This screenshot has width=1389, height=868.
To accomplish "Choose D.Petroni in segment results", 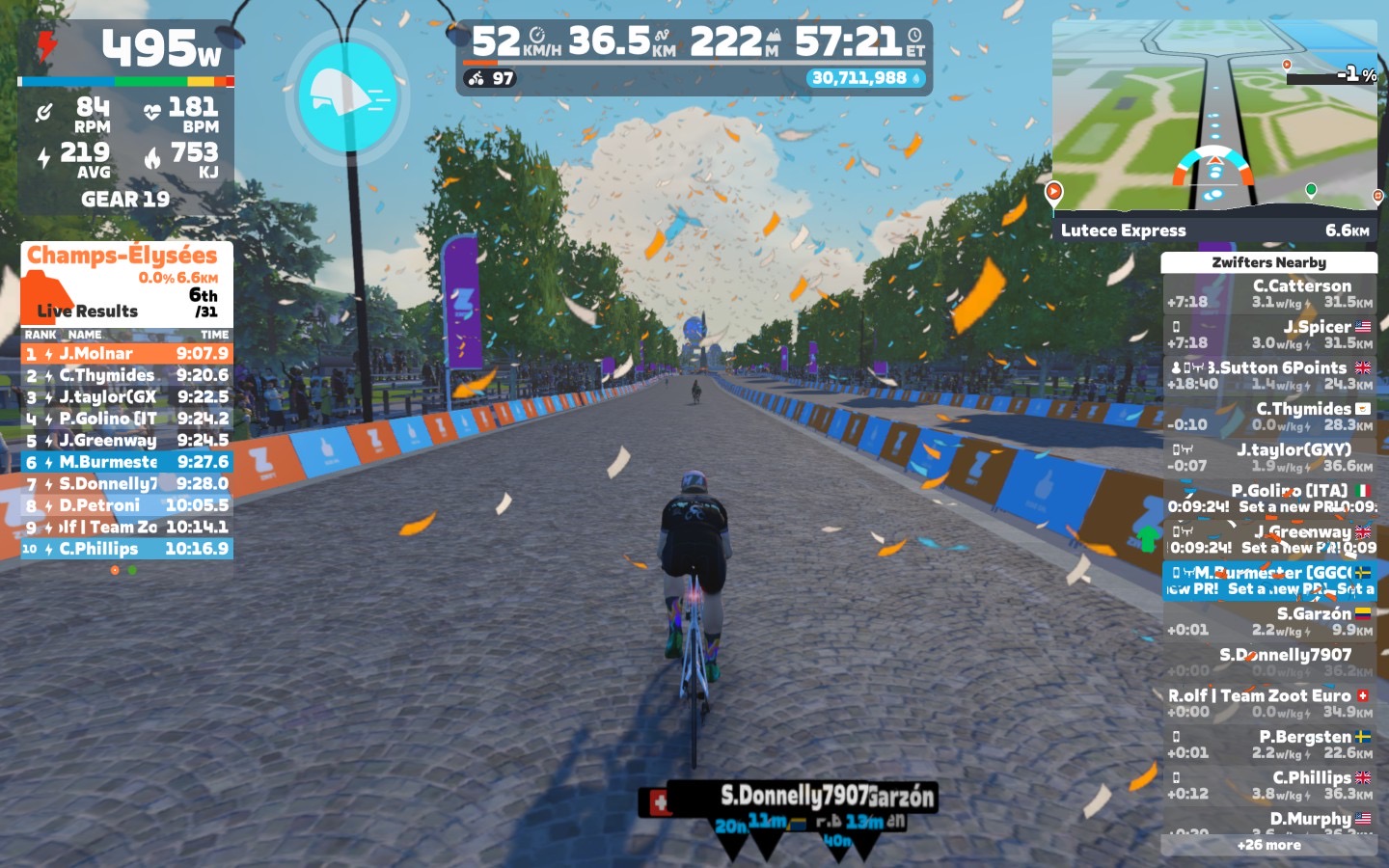I will (x=126, y=505).
